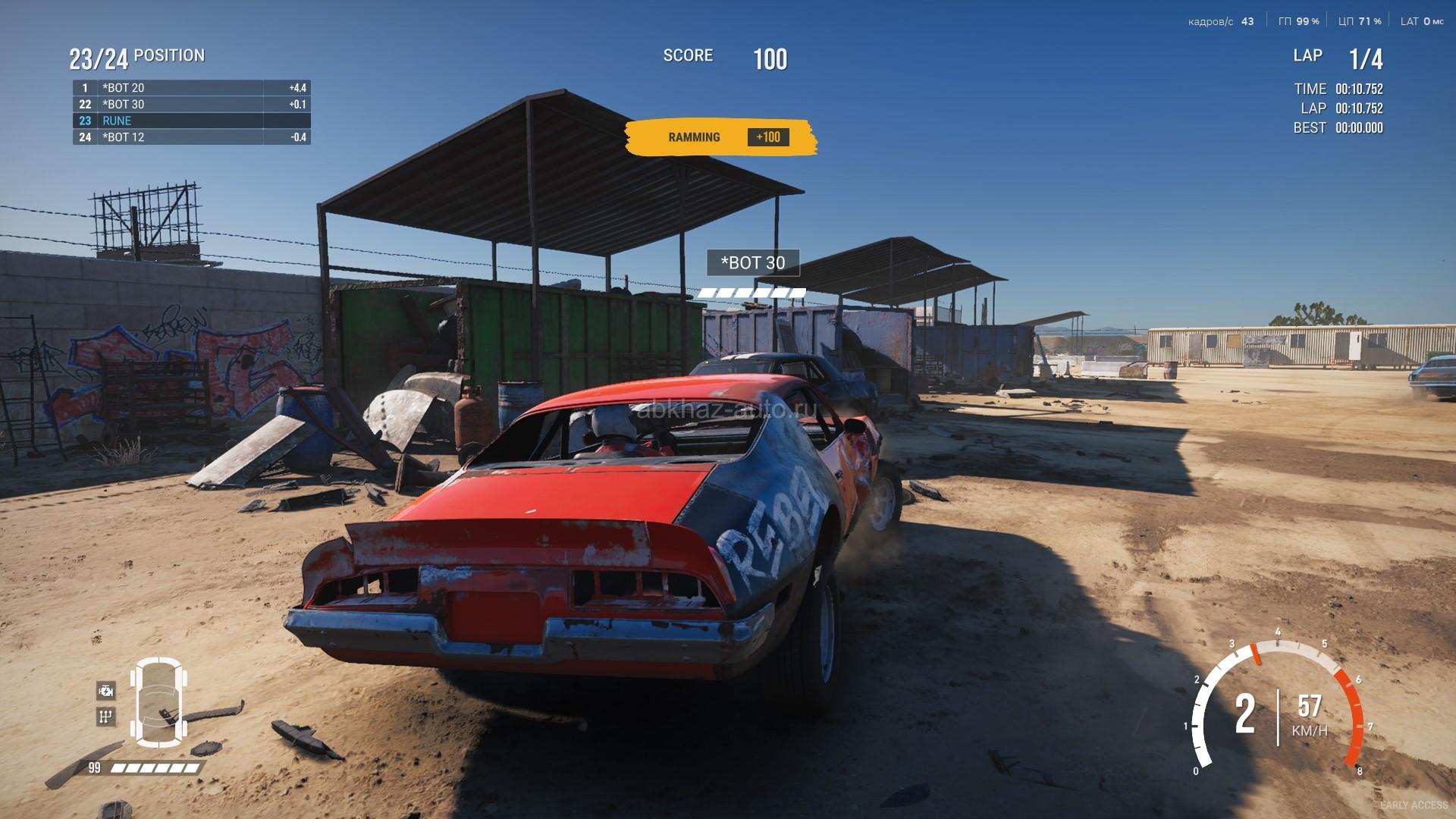Click the yellow RAMMING bonus banner
Screen dimensions: 1456x819
(720, 137)
